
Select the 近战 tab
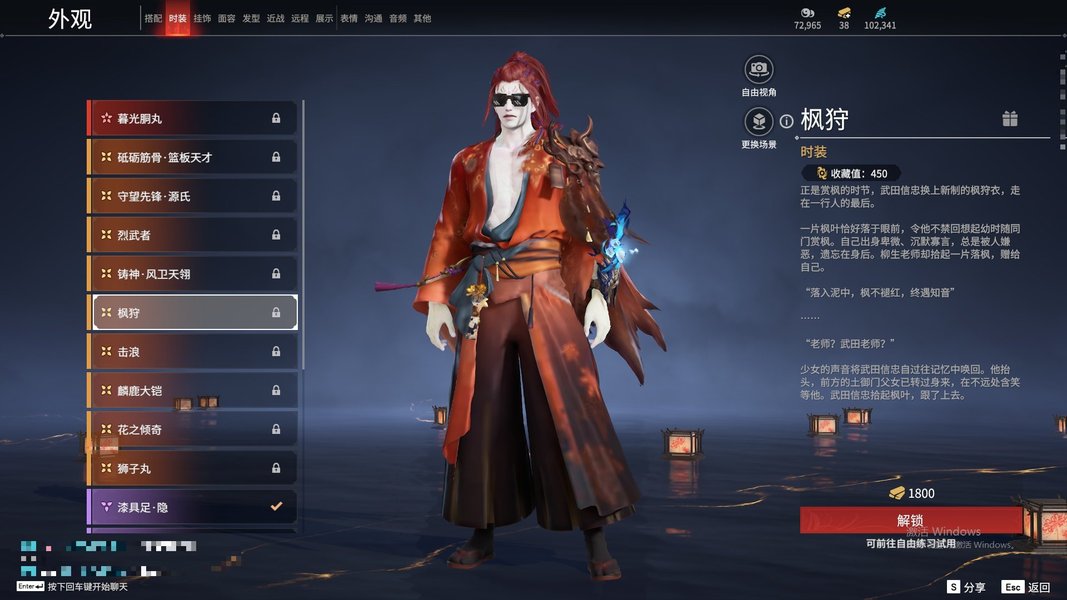pyautogui.click(x=276, y=18)
